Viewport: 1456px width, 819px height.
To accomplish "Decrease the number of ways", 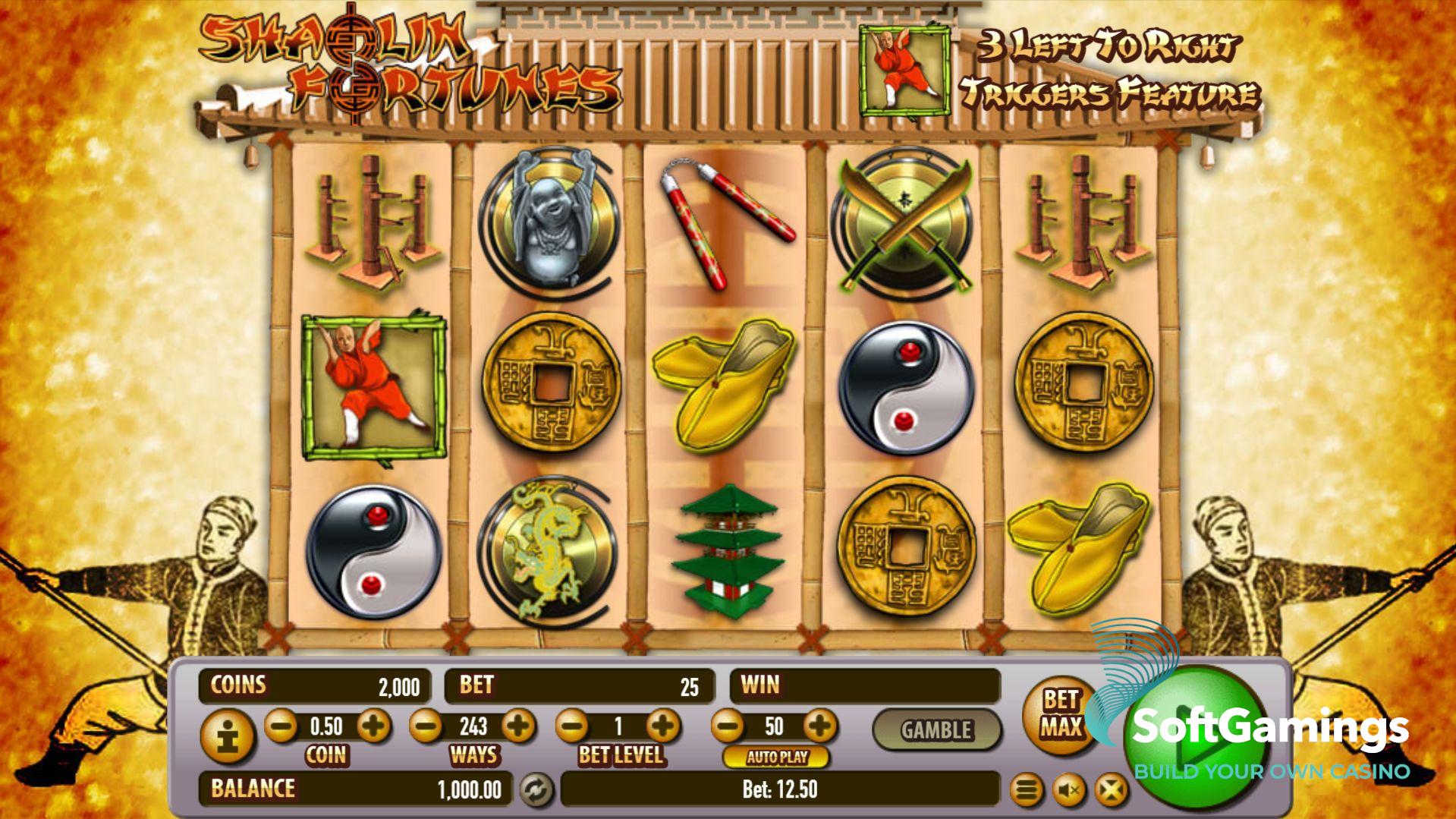I will (x=426, y=726).
